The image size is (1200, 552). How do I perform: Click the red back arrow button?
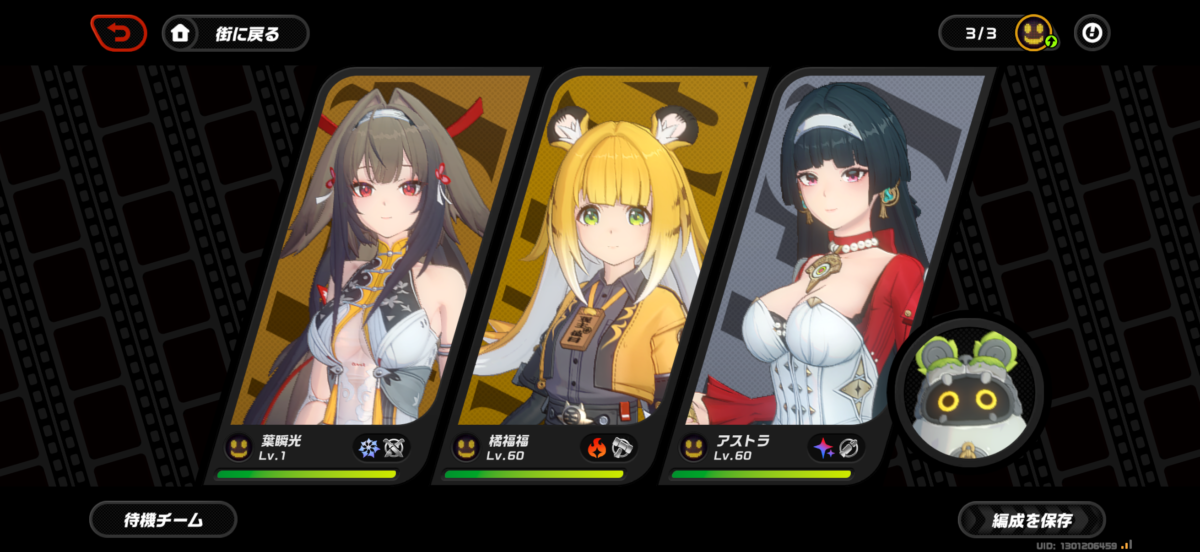click(119, 33)
